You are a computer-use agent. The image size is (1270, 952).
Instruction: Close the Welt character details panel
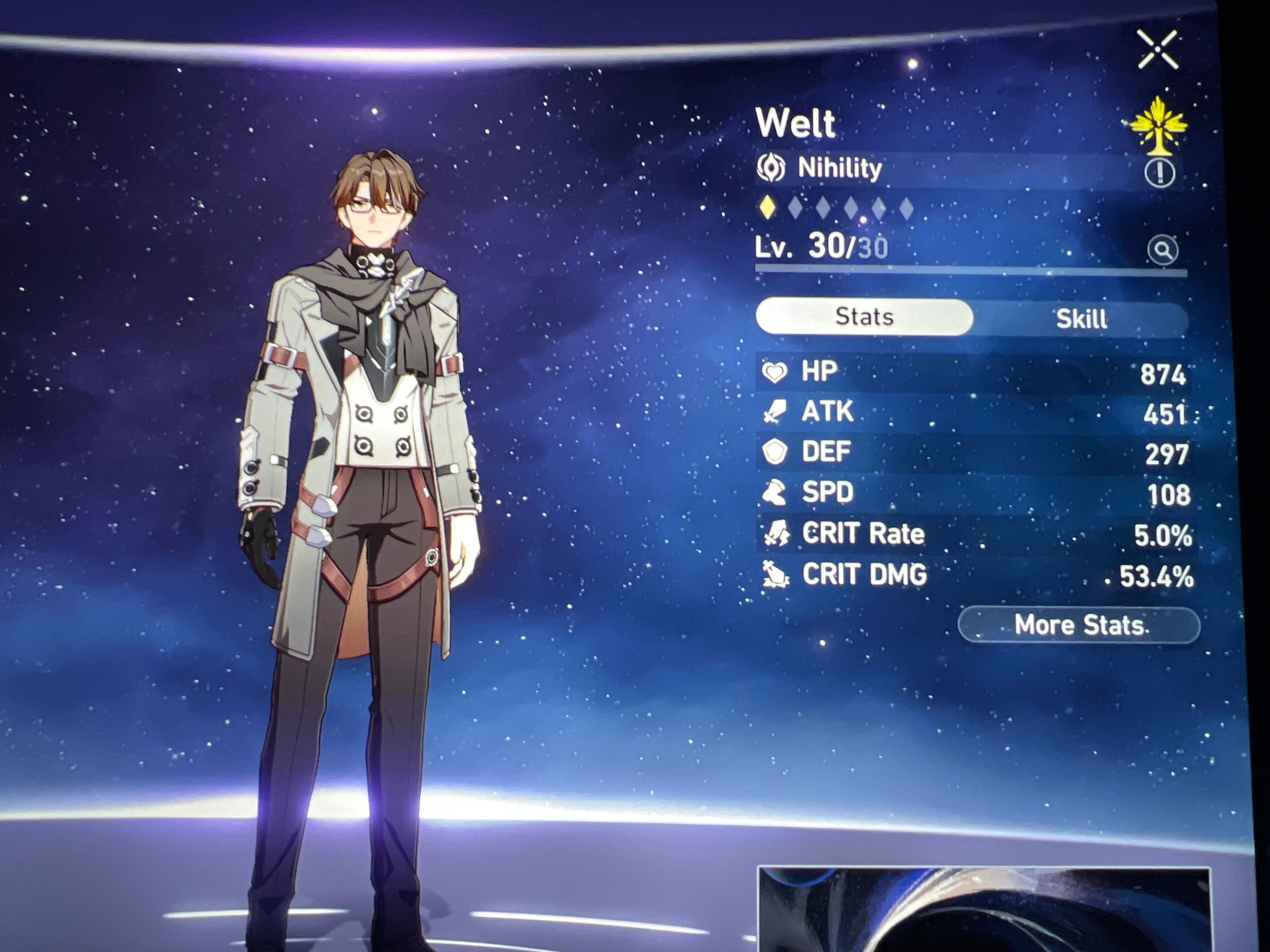[1158, 50]
